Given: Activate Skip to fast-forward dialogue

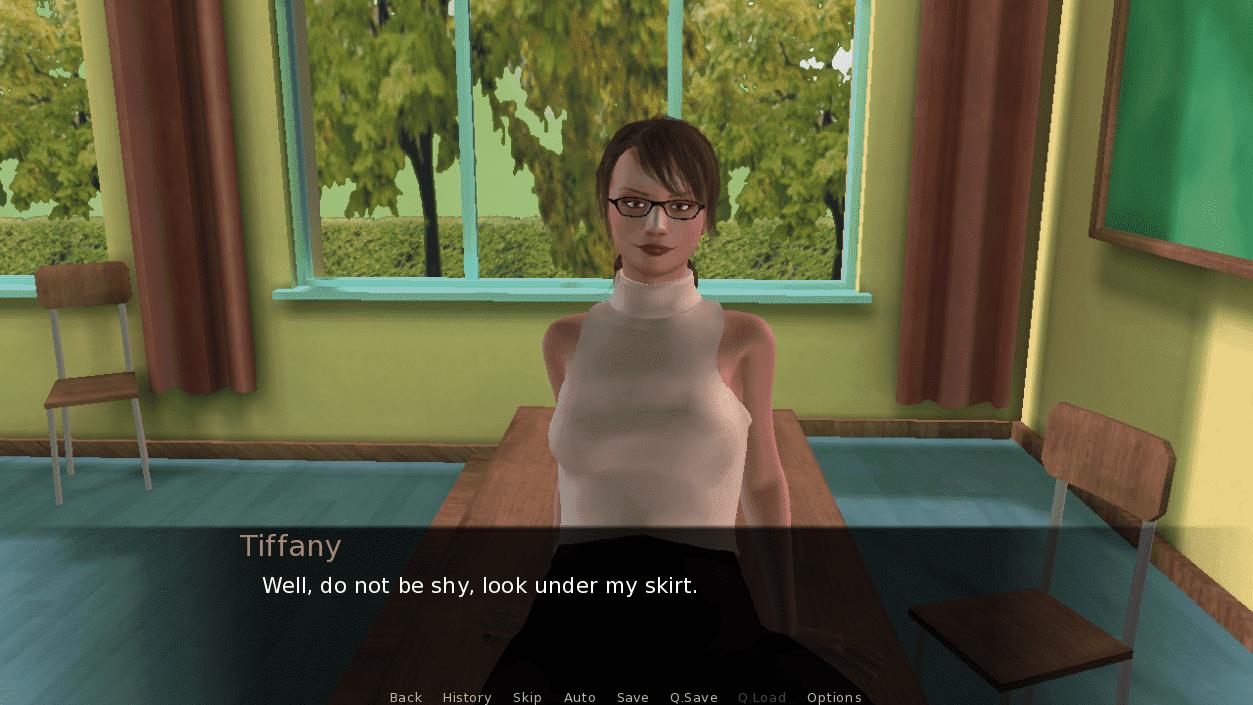Looking at the screenshot, I should 527,697.
